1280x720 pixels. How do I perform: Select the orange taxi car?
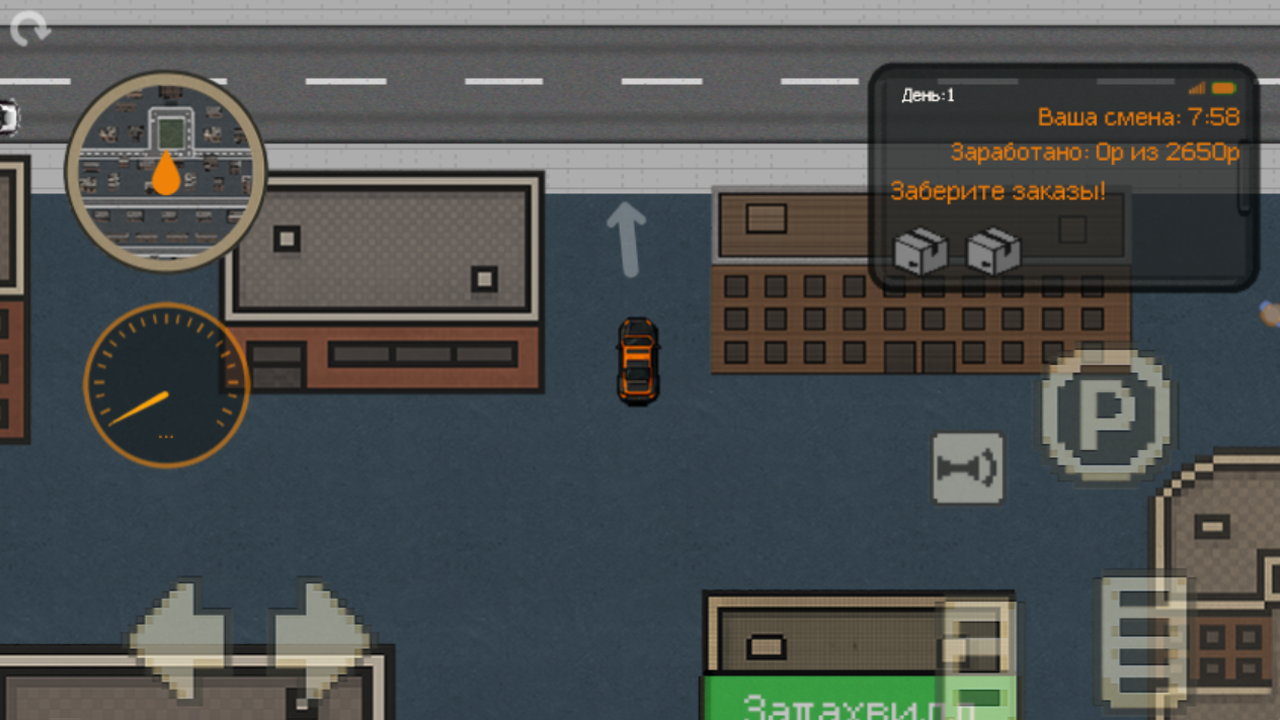[x=637, y=362]
